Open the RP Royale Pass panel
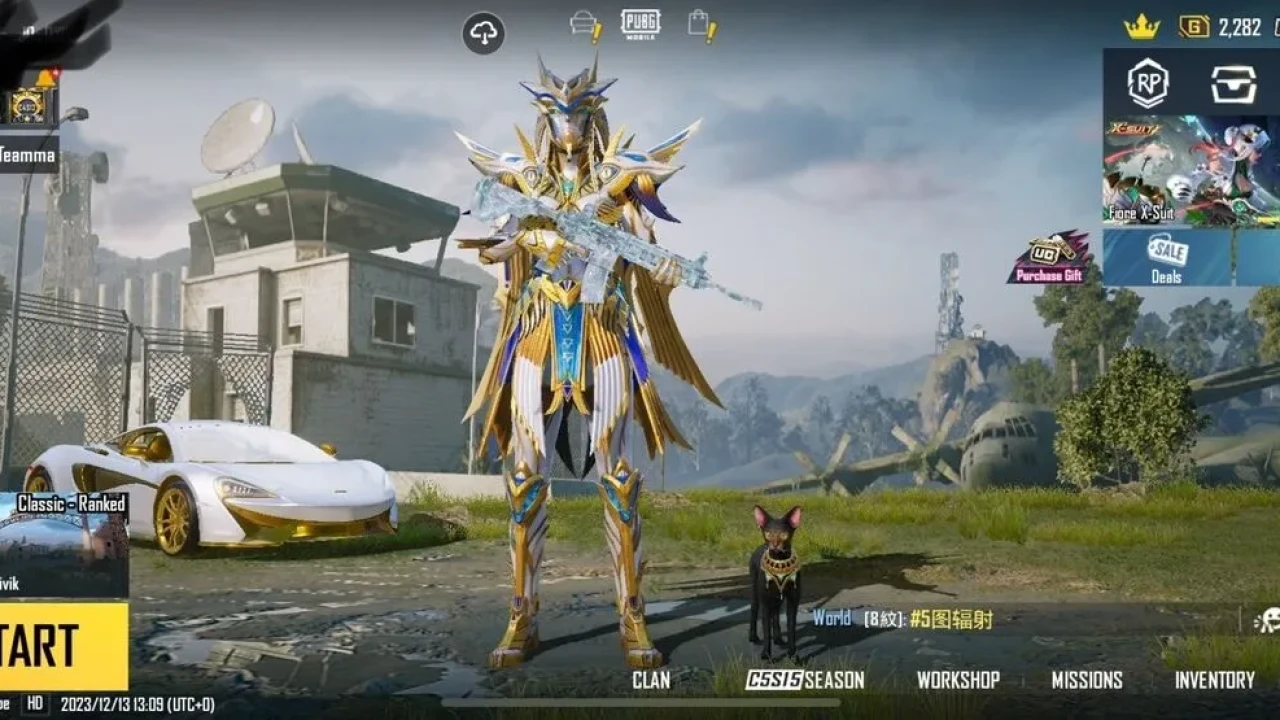This screenshot has height=720, width=1280. pyautogui.click(x=1148, y=84)
